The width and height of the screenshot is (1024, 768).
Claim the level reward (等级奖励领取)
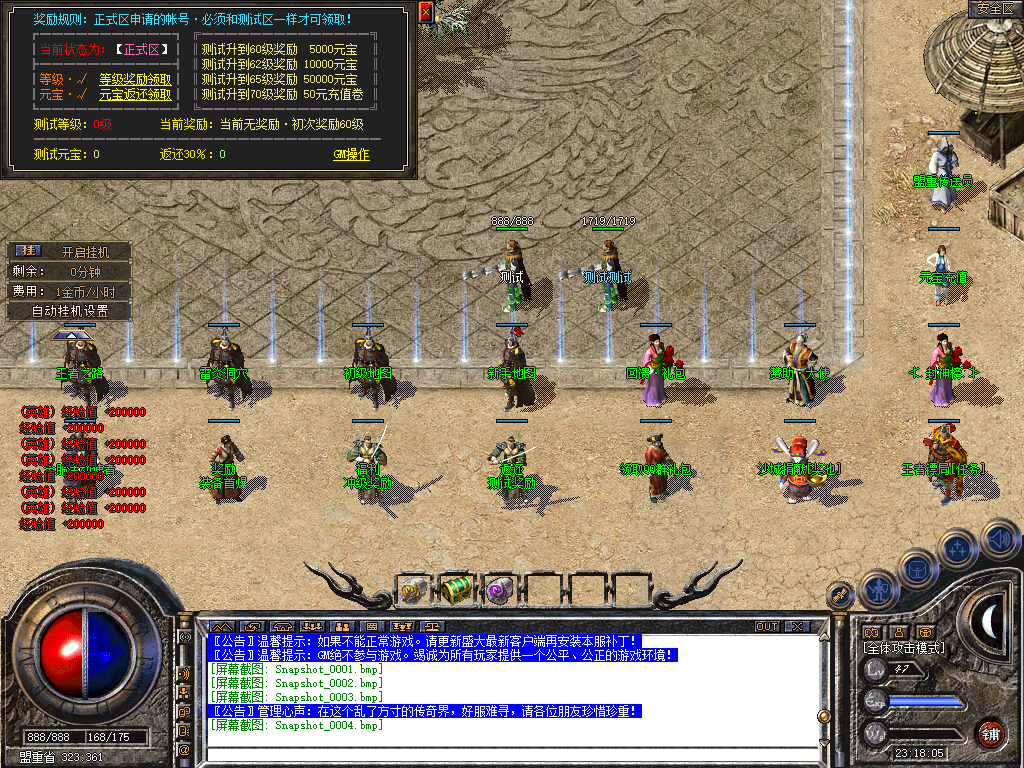pos(135,79)
